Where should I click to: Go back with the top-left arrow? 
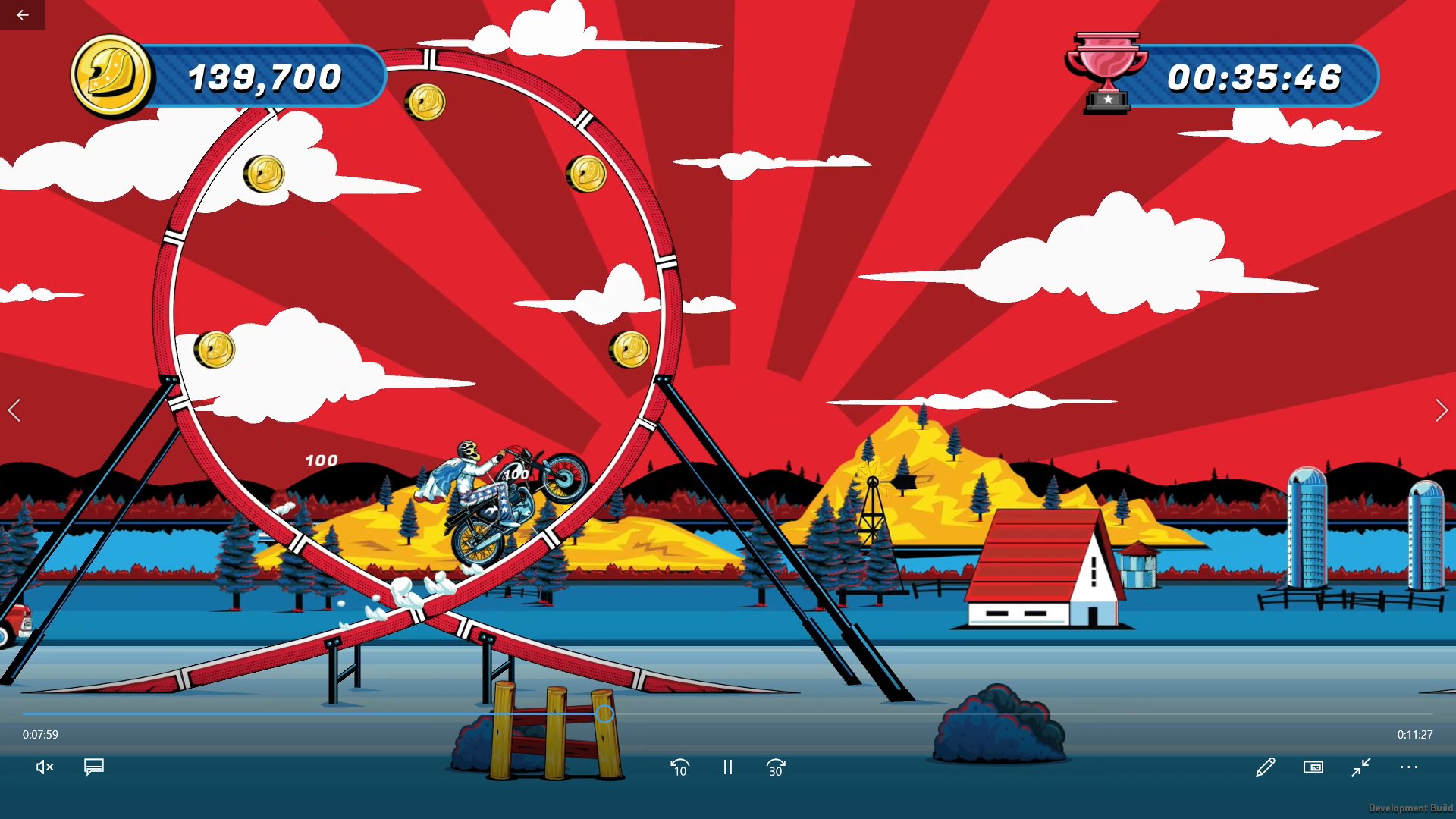23,15
